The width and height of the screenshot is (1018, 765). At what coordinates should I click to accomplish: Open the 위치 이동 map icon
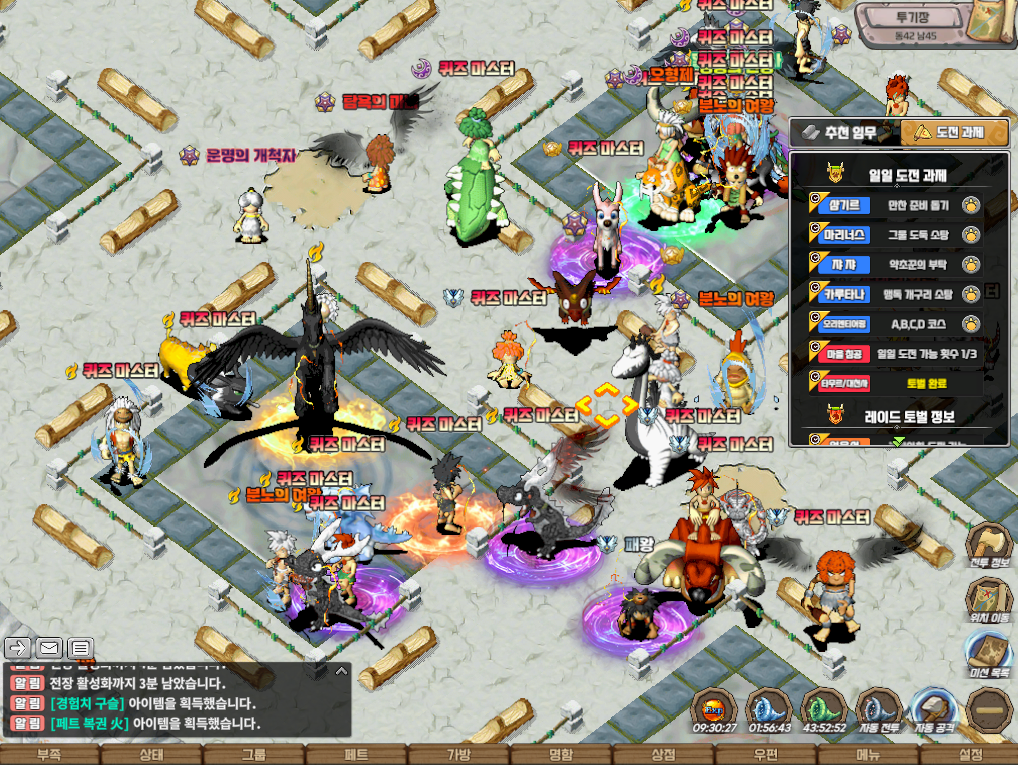pyautogui.click(x=987, y=600)
